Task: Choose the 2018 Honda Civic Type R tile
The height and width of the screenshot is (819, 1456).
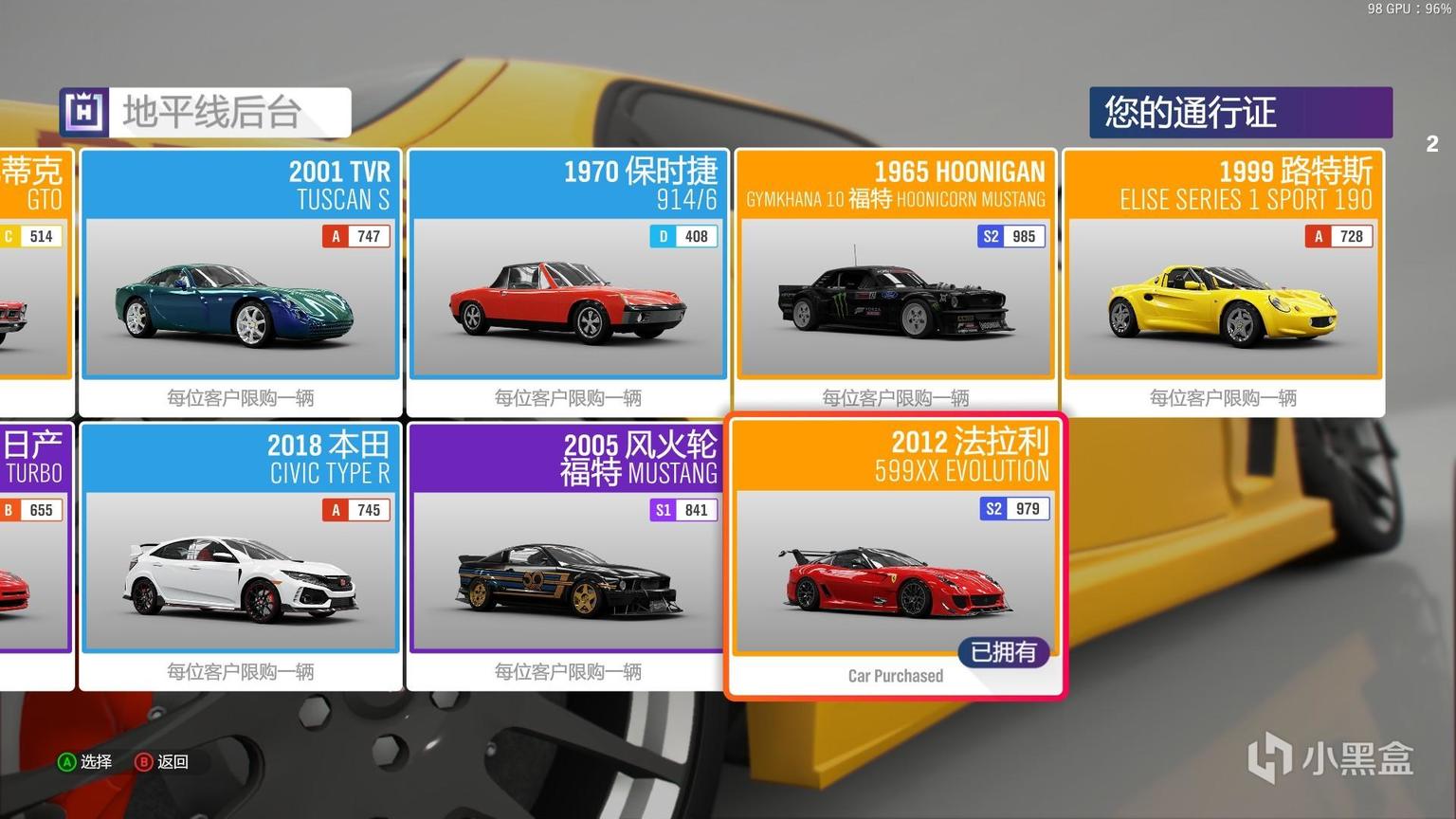Action: point(241,555)
